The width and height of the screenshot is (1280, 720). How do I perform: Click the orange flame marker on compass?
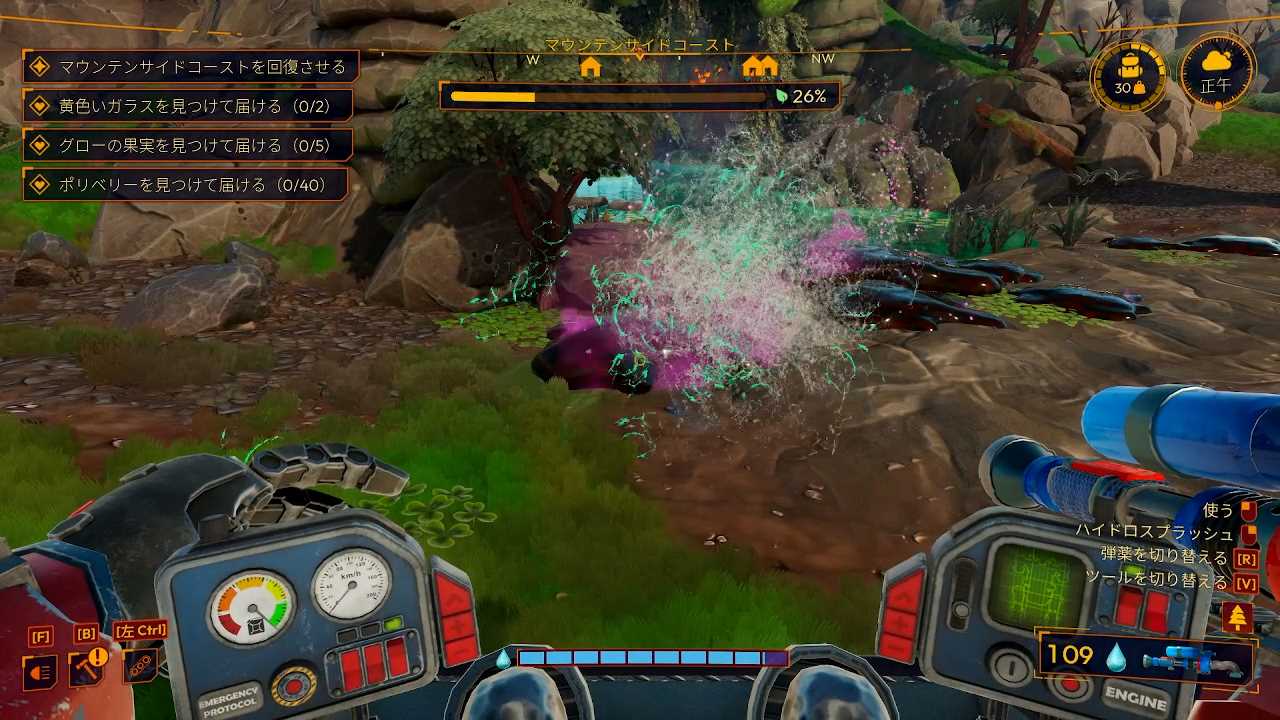[708, 72]
